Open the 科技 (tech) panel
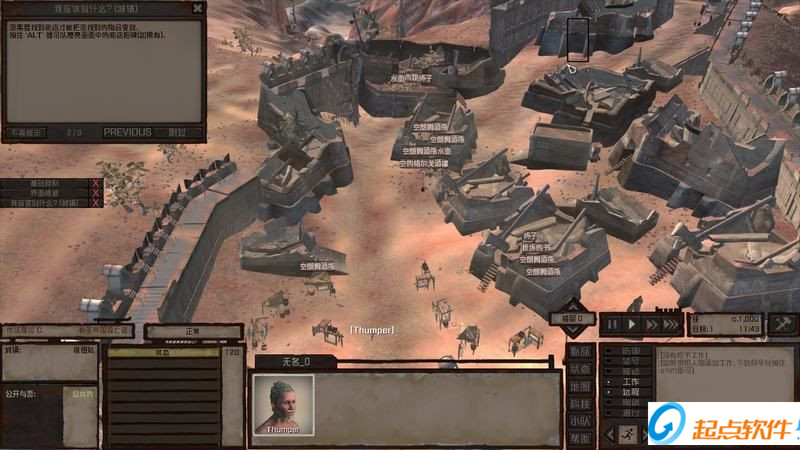The width and height of the screenshot is (800, 450). 580,404
